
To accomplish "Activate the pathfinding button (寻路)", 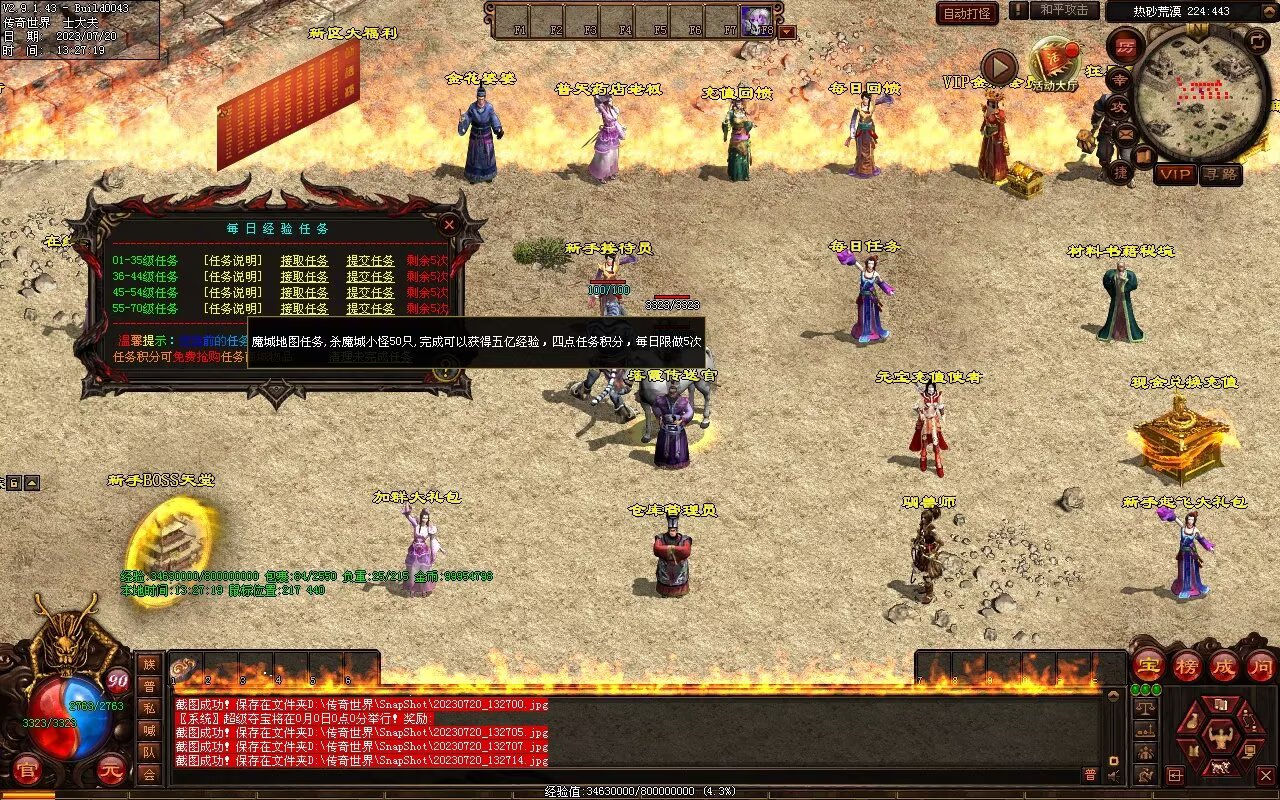I will pyautogui.click(x=1220, y=174).
